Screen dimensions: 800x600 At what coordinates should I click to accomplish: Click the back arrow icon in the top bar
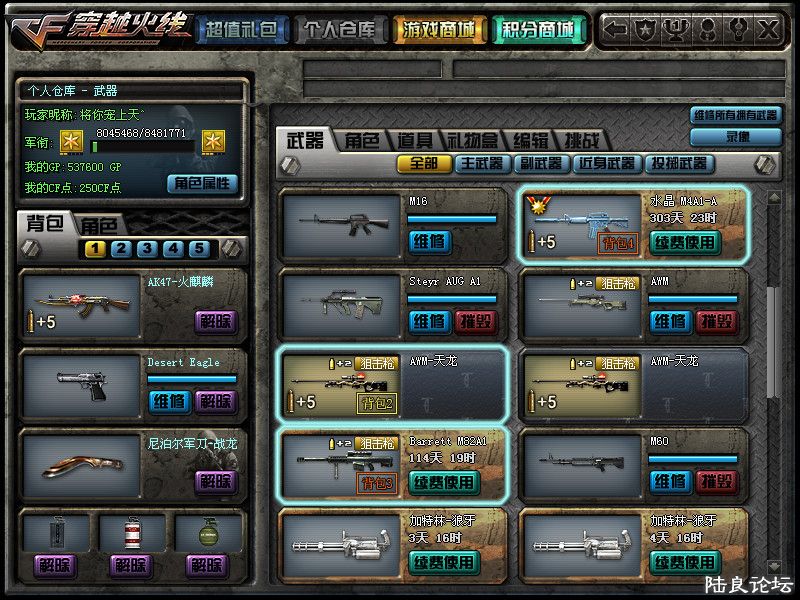tap(616, 29)
